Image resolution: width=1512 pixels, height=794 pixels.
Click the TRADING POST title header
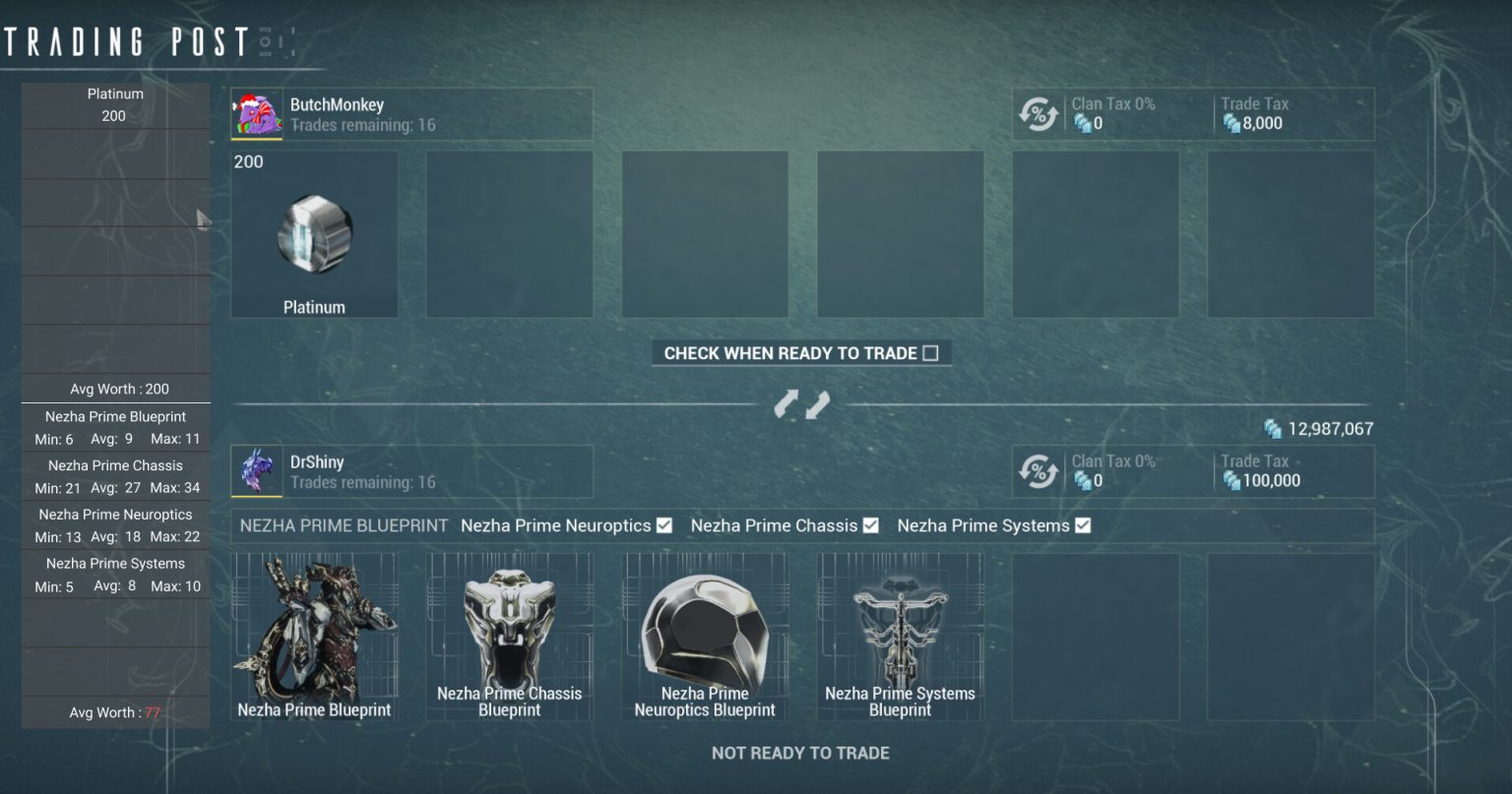point(123,41)
